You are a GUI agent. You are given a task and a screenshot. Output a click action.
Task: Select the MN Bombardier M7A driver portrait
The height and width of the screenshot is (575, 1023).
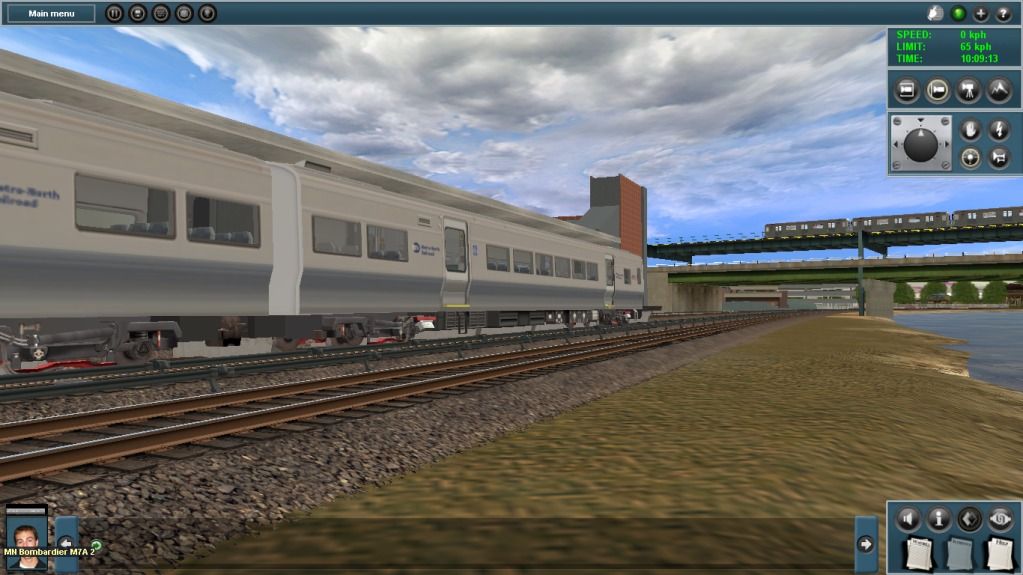point(27,539)
